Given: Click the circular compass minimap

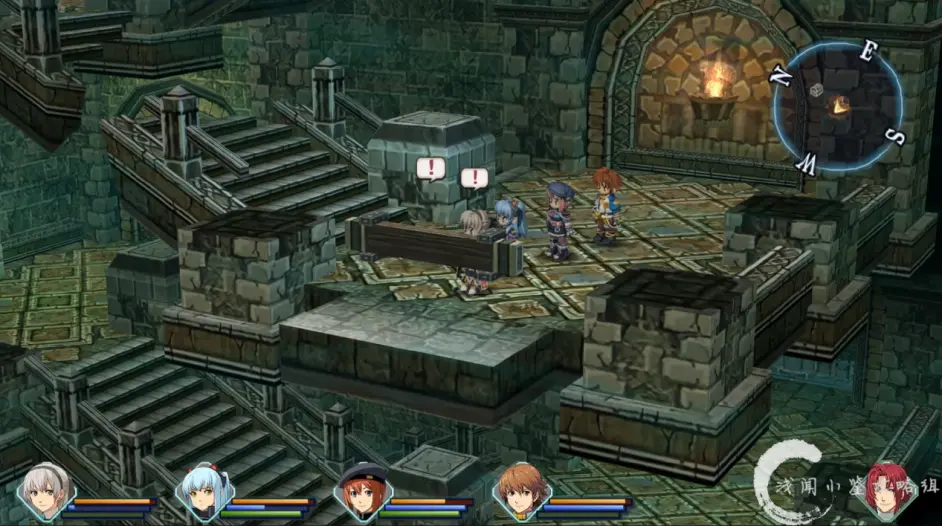Looking at the screenshot, I should 836,105.
